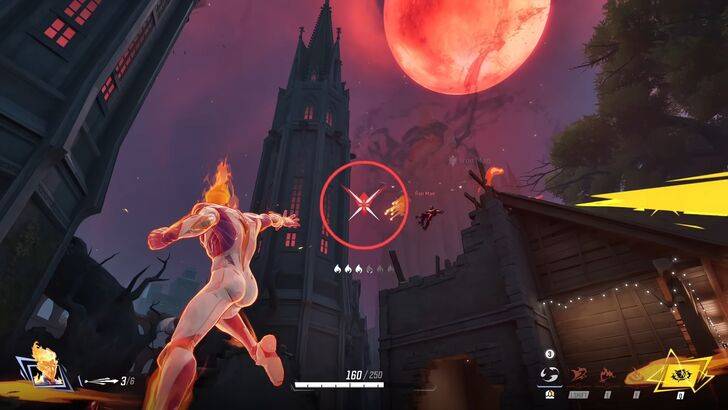Activate the white swirl ability icon

pos(550,375)
